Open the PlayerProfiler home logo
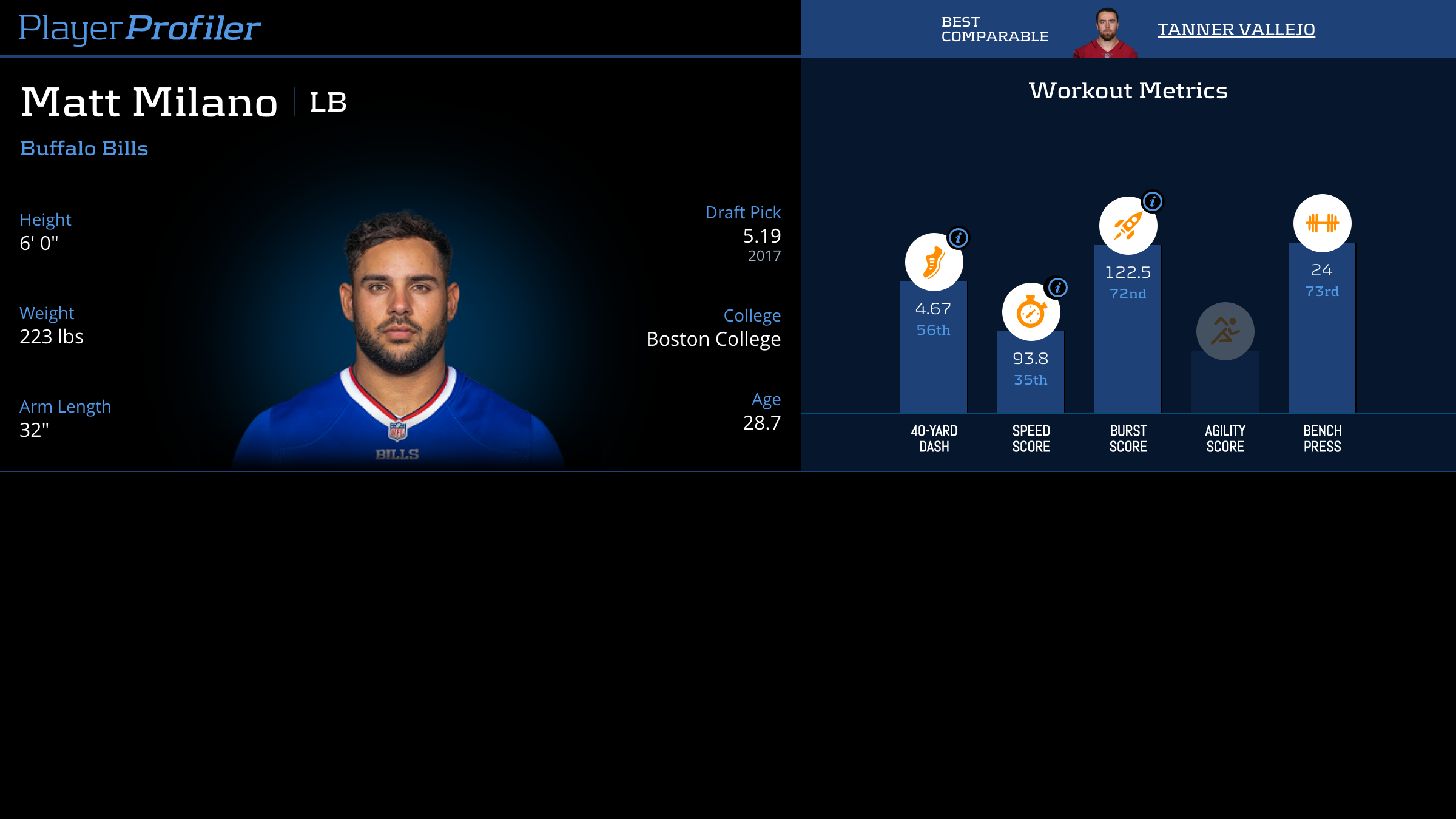This screenshot has height=819, width=1456. (139, 27)
